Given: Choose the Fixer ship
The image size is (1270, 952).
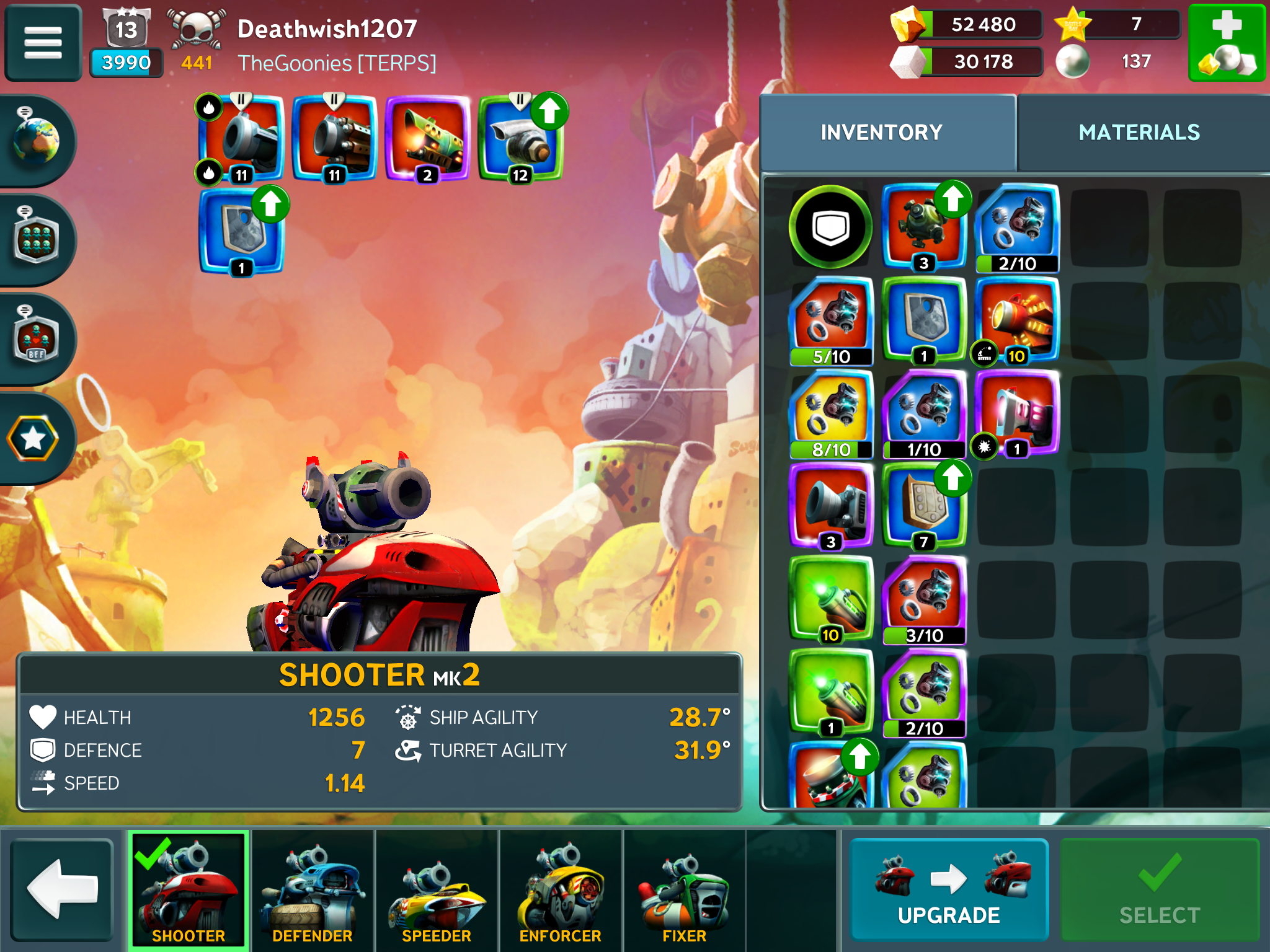Looking at the screenshot, I should point(684,889).
